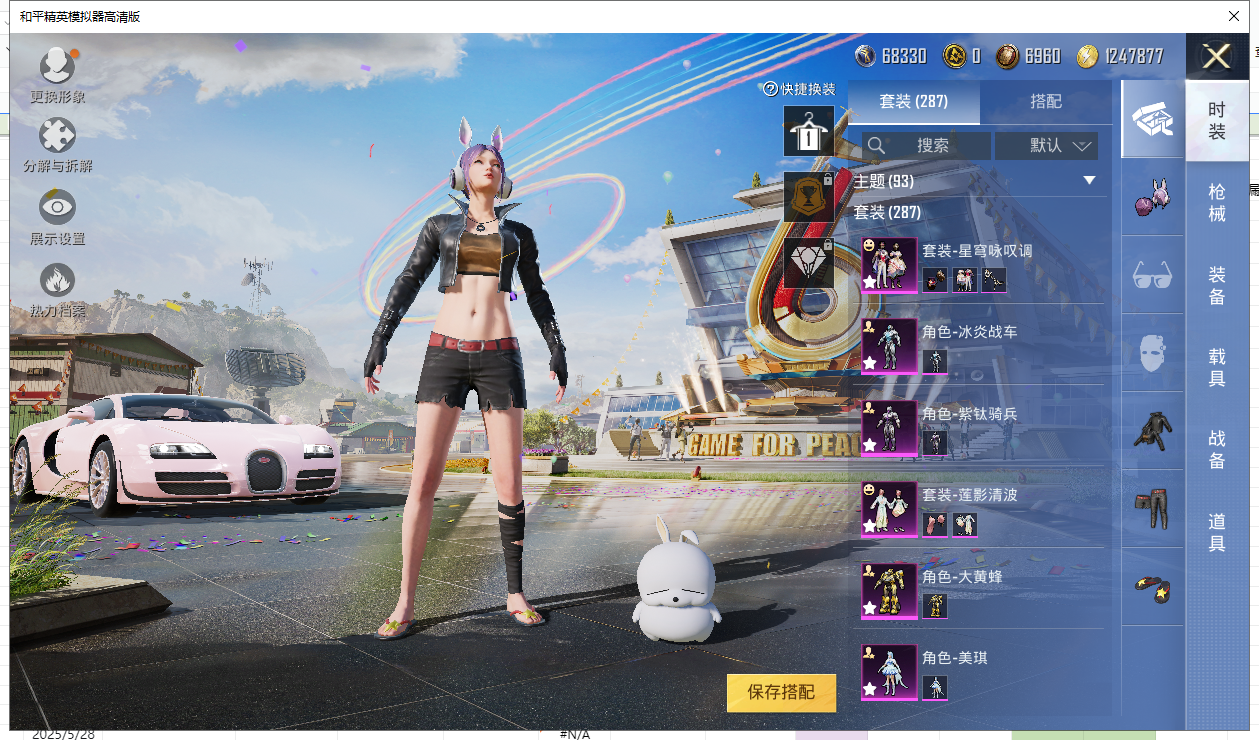Open the 热力档案 flame icon
Image resolution: width=1259 pixels, height=740 pixels.
tap(57, 287)
